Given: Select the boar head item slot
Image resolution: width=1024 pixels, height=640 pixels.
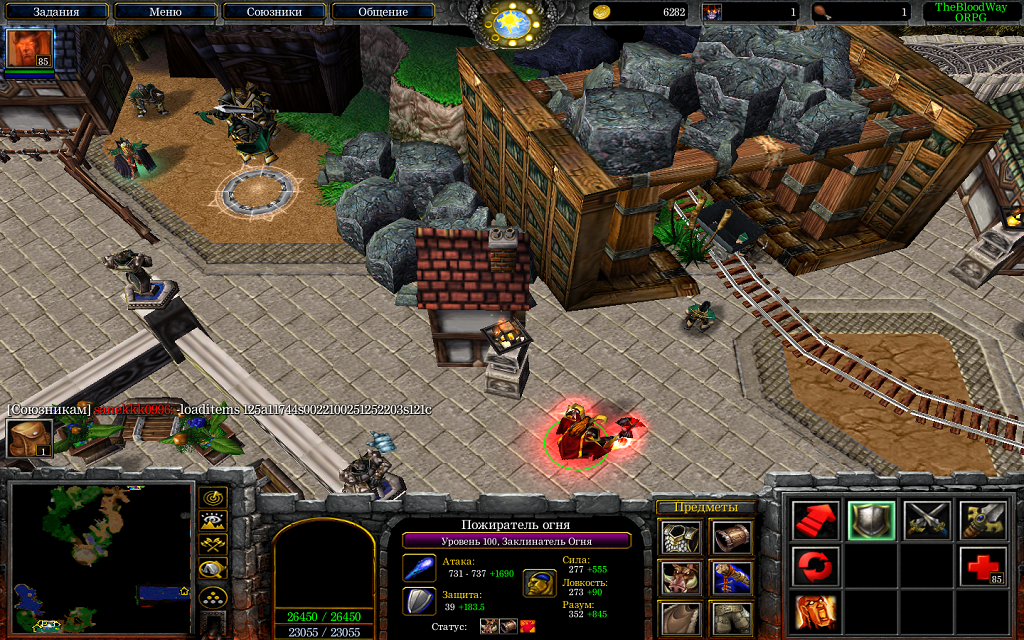Looking at the screenshot, I should tap(680, 578).
